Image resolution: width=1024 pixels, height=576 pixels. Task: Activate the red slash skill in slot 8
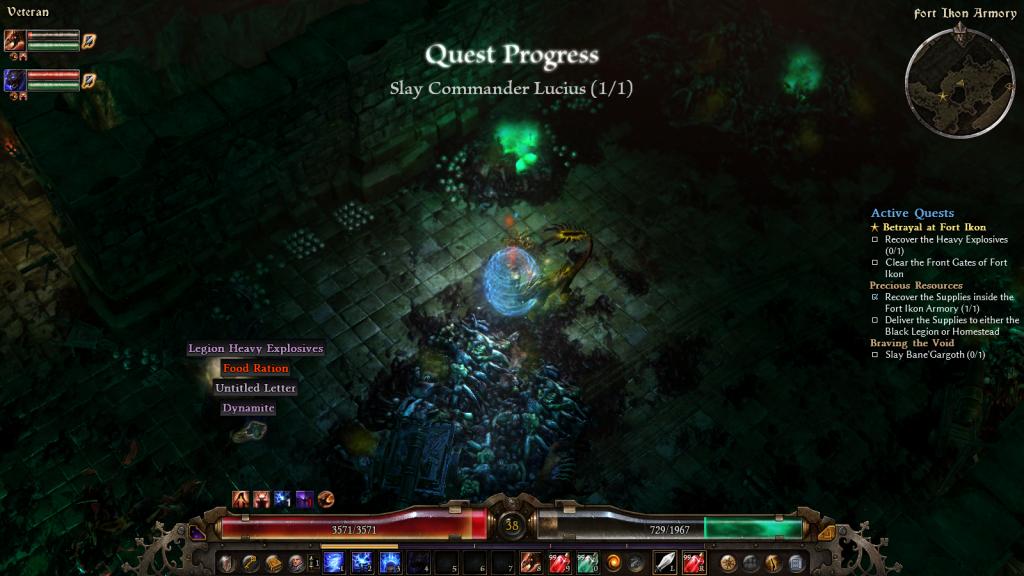point(531,562)
